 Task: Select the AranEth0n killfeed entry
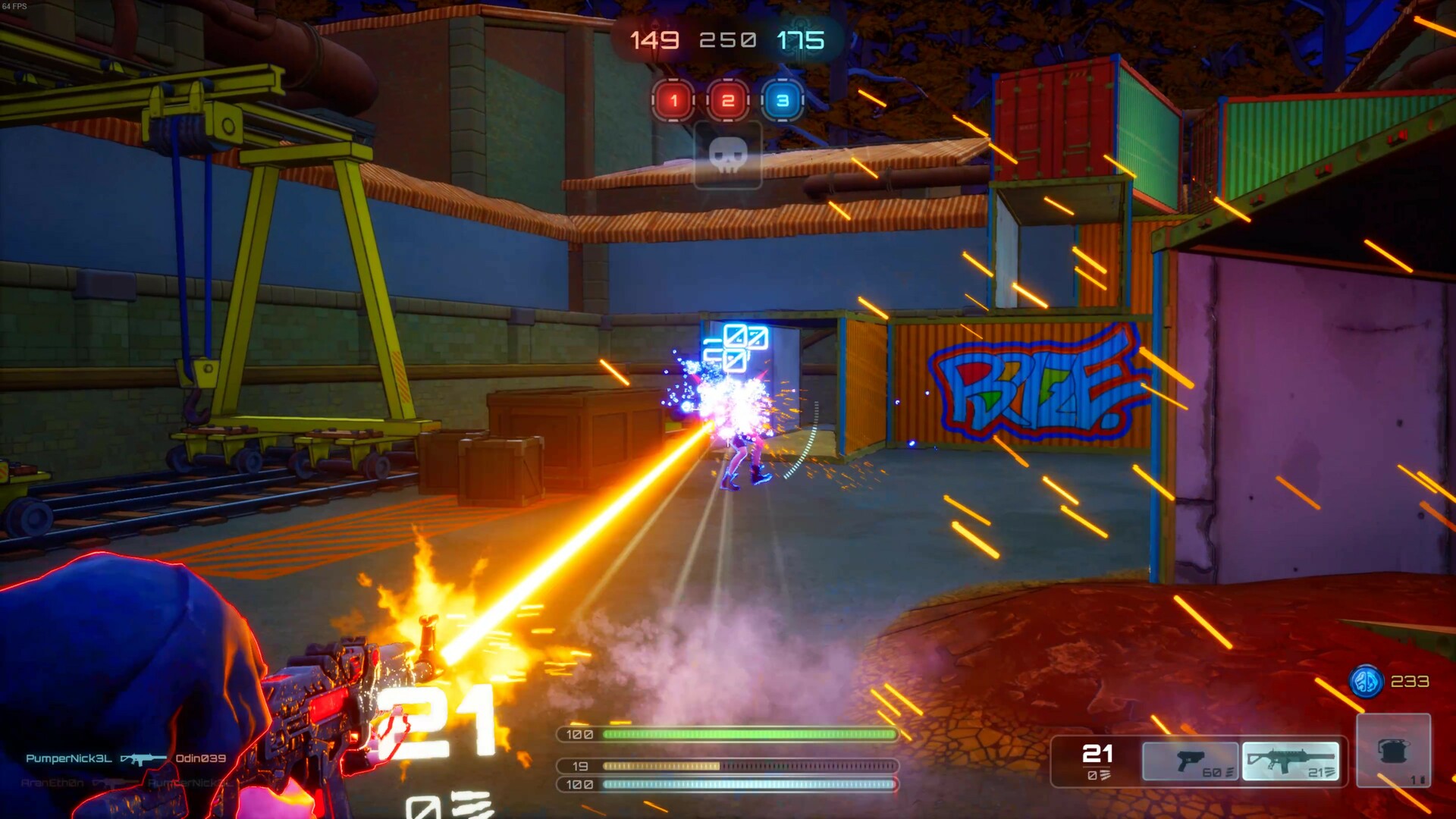click(x=52, y=783)
